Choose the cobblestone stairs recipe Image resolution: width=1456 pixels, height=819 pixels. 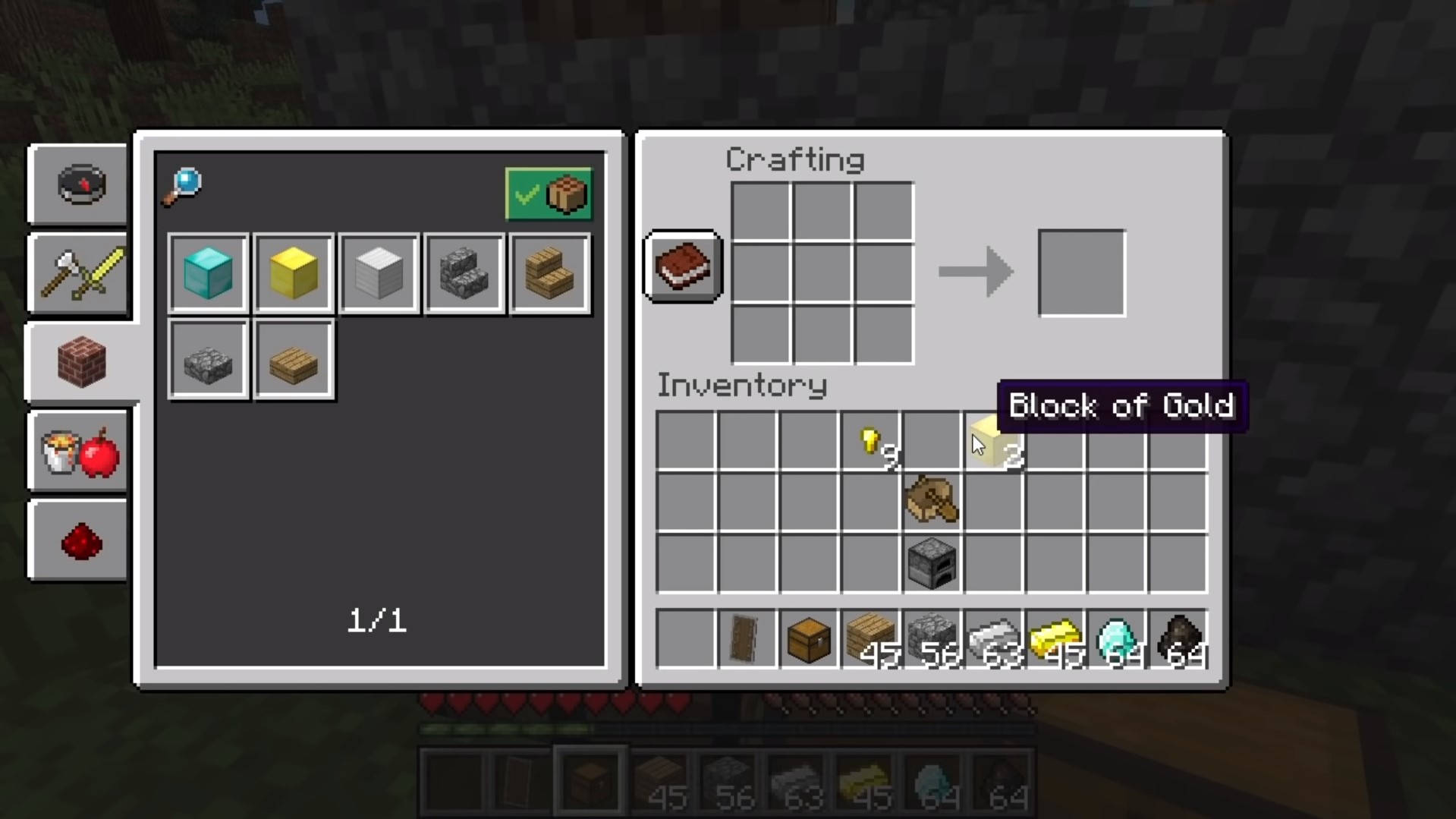[x=464, y=273]
